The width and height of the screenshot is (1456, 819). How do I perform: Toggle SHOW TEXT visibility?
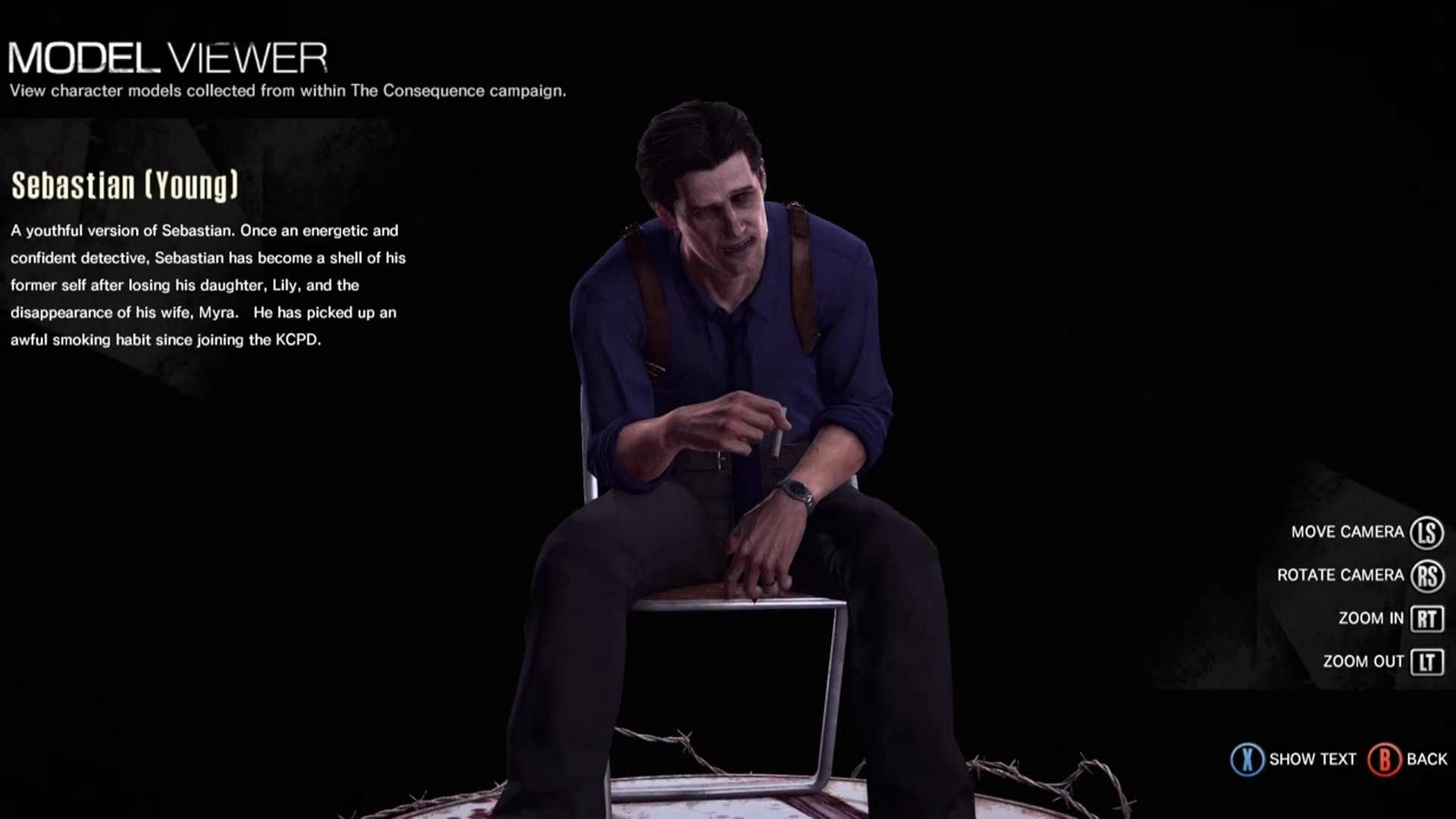tap(1312, 758)
